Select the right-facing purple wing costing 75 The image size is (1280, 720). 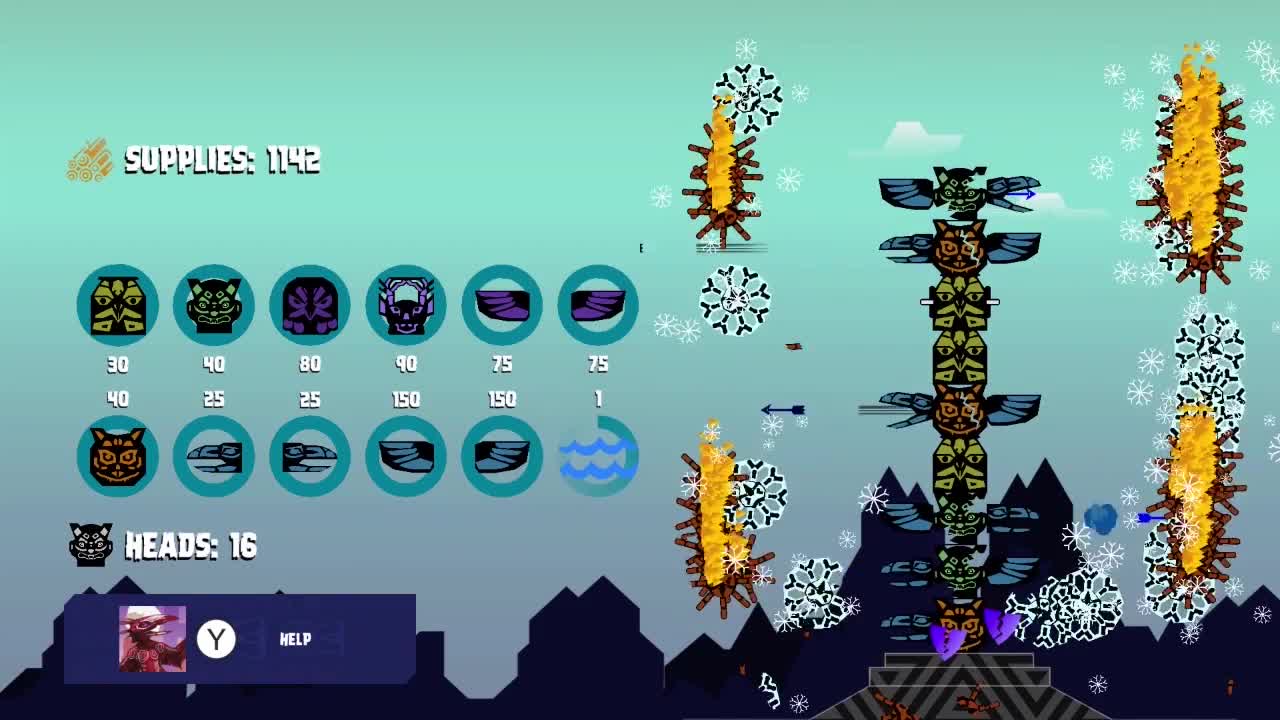[598, 305]
